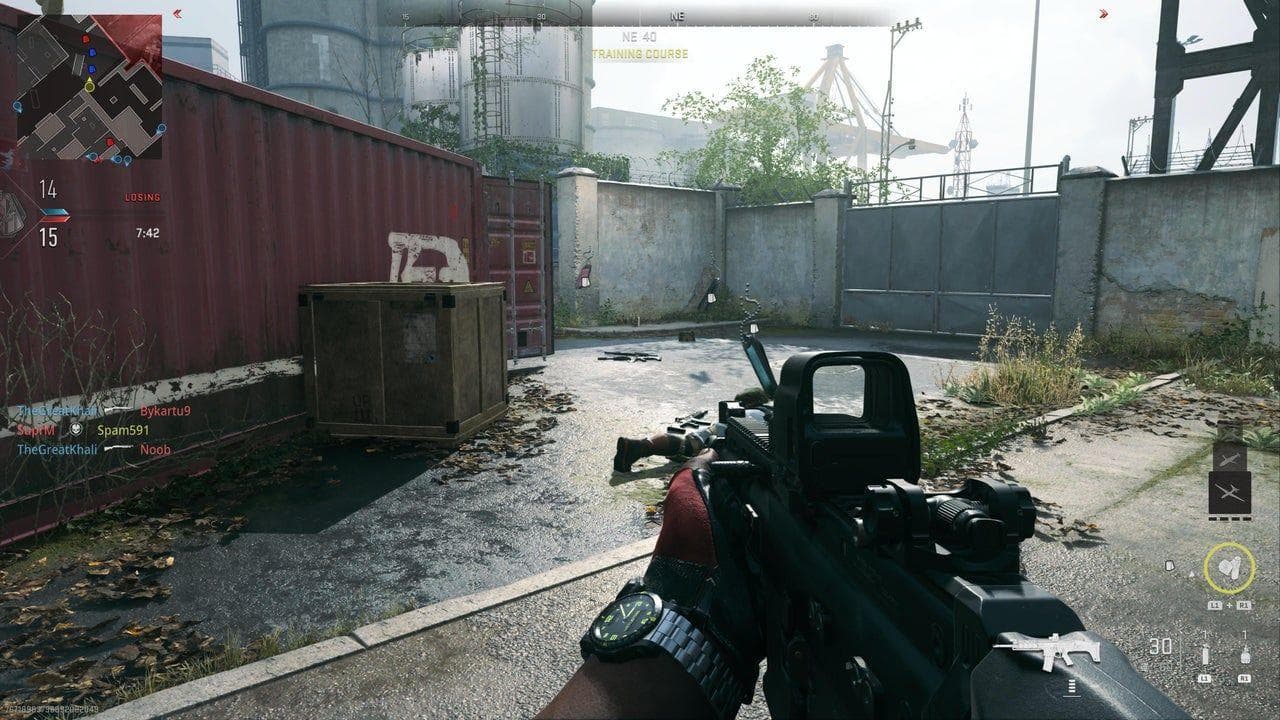The image size is (1280, 720).
Task: Click the tactical equipment icon above L1
Action: 1204,654
